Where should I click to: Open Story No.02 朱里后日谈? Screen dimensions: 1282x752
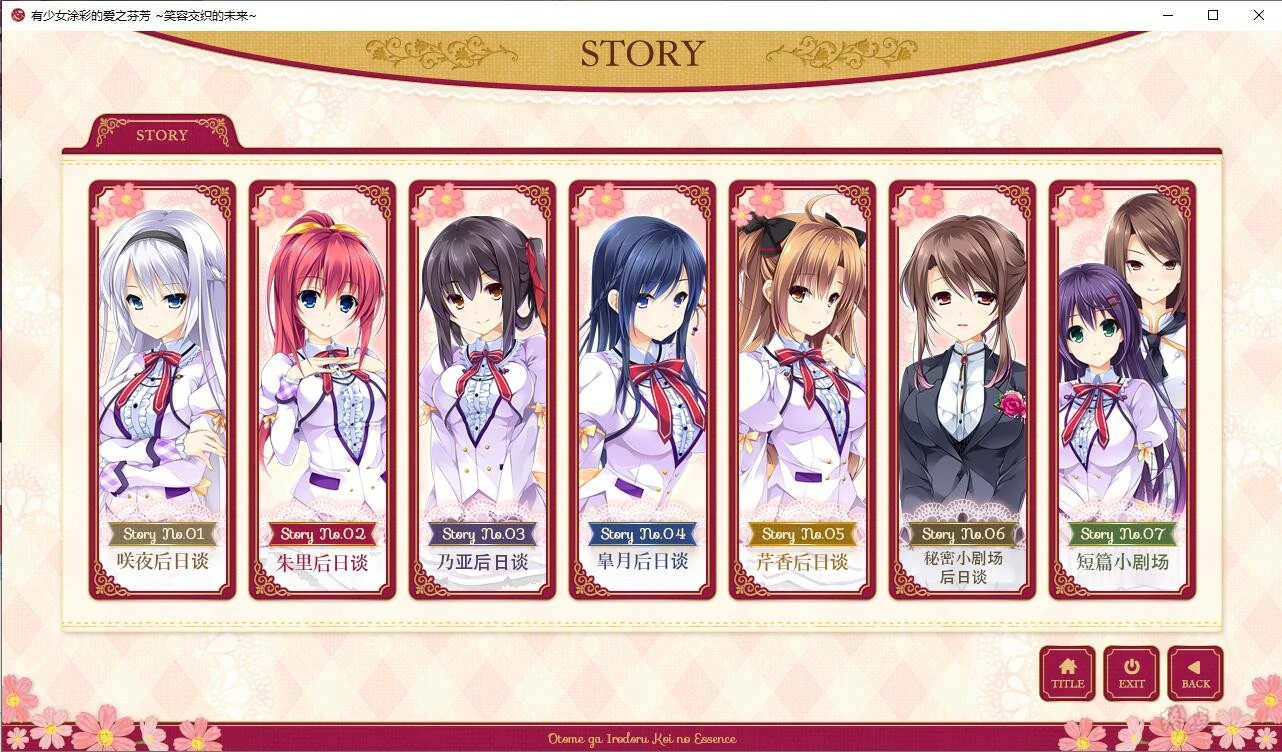pyautogui.click(x=322, y=390)
